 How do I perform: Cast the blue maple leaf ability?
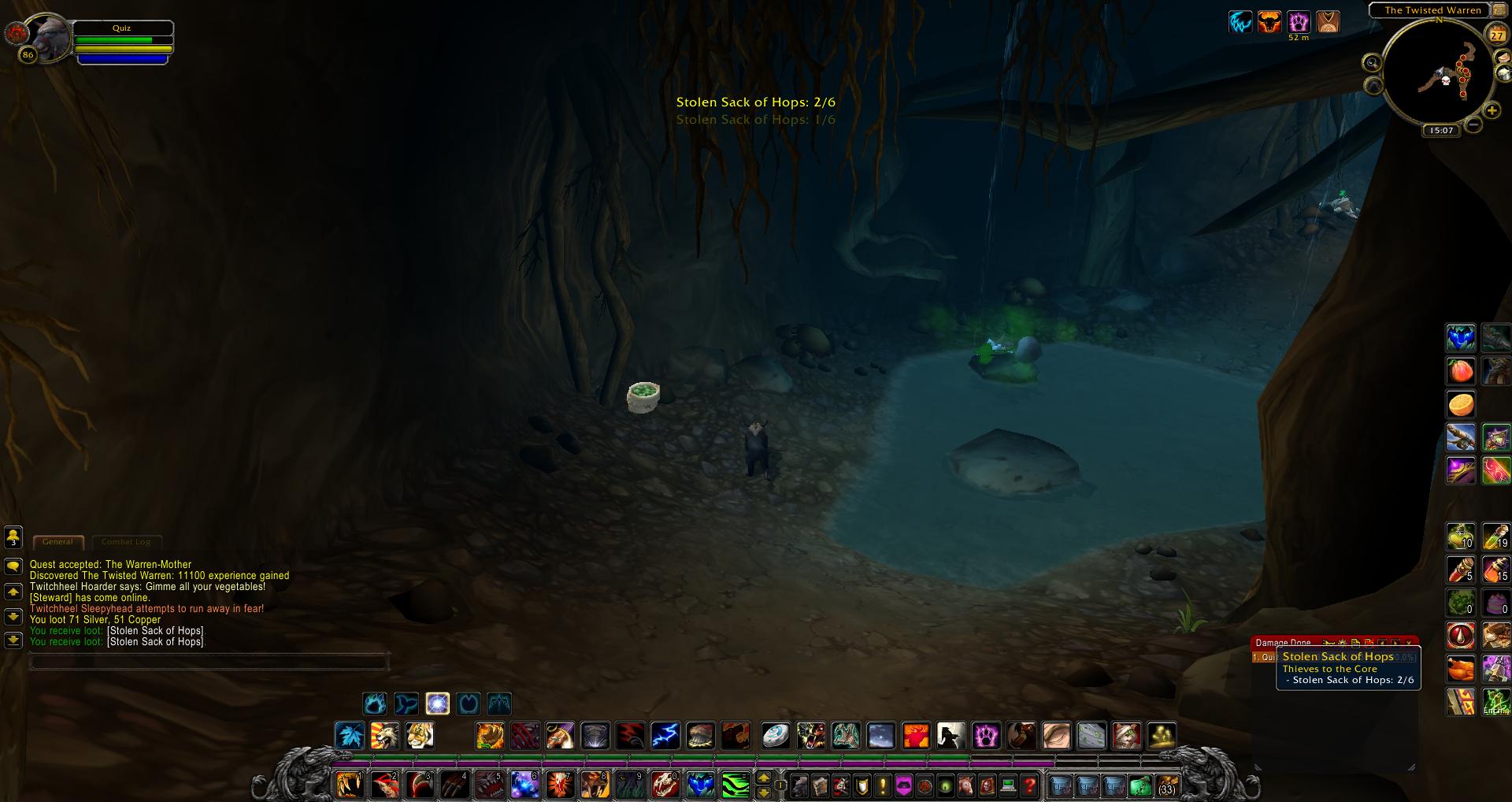(350, 736)
